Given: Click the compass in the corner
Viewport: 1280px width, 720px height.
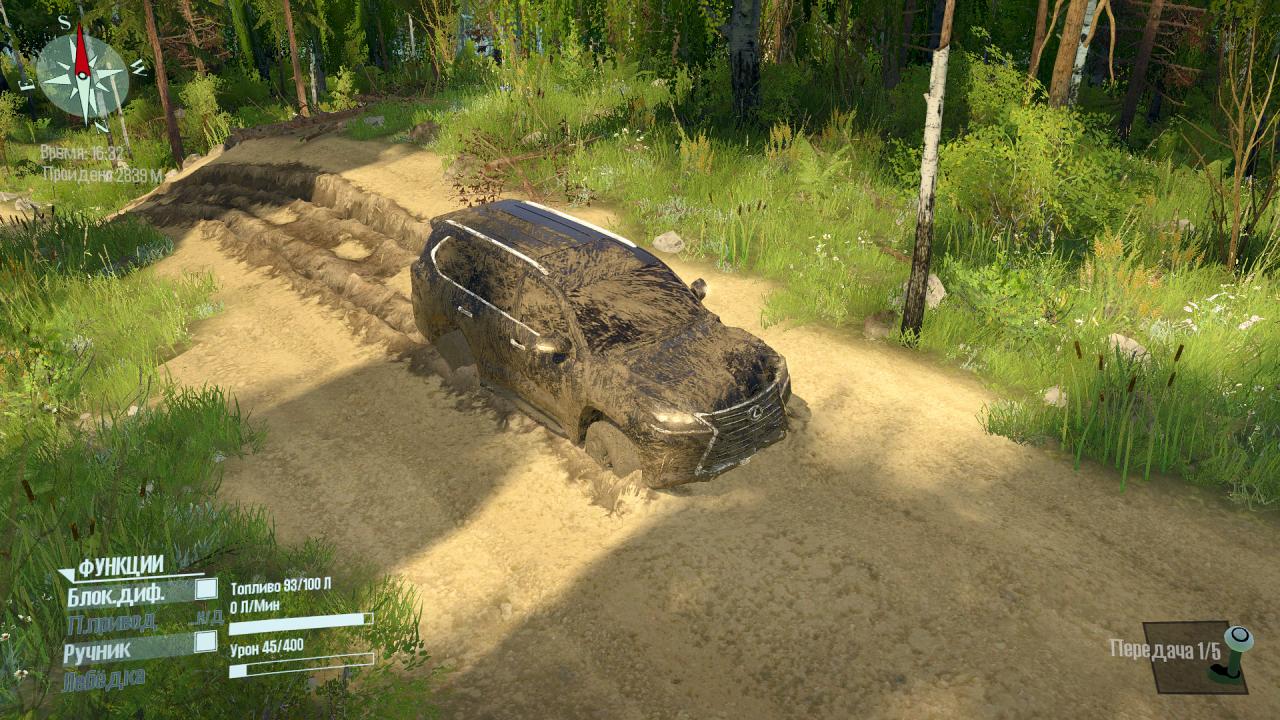Looking at the screenshot, I should (82, 74).
